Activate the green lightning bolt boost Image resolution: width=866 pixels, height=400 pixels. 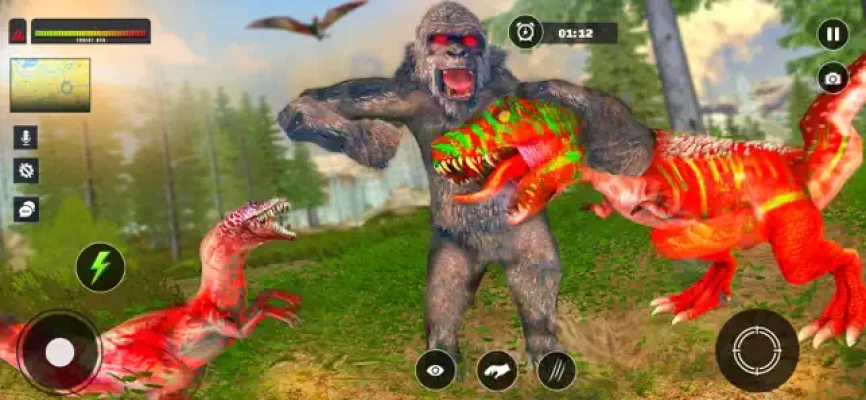pos(100,267)
